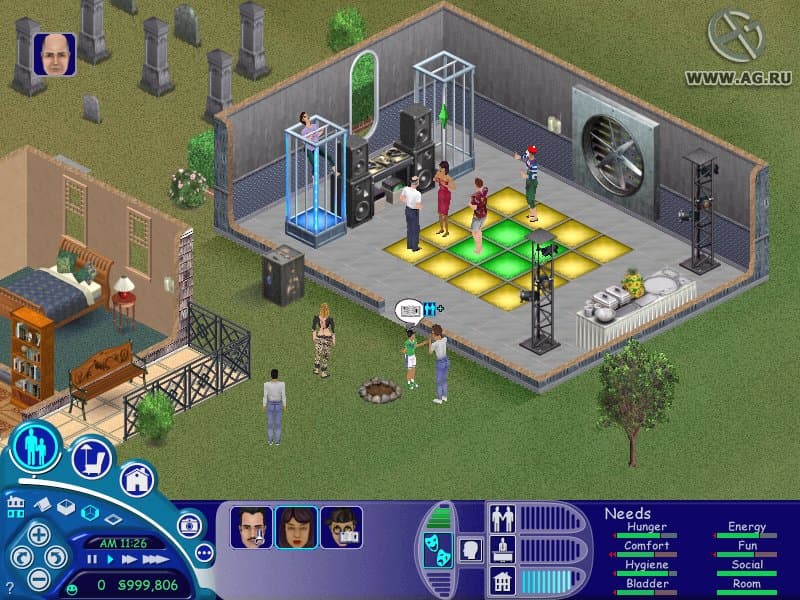The image size is (800, 600).
Task: Select the dark-haired woman's portrait
Action: pos(296,527)
